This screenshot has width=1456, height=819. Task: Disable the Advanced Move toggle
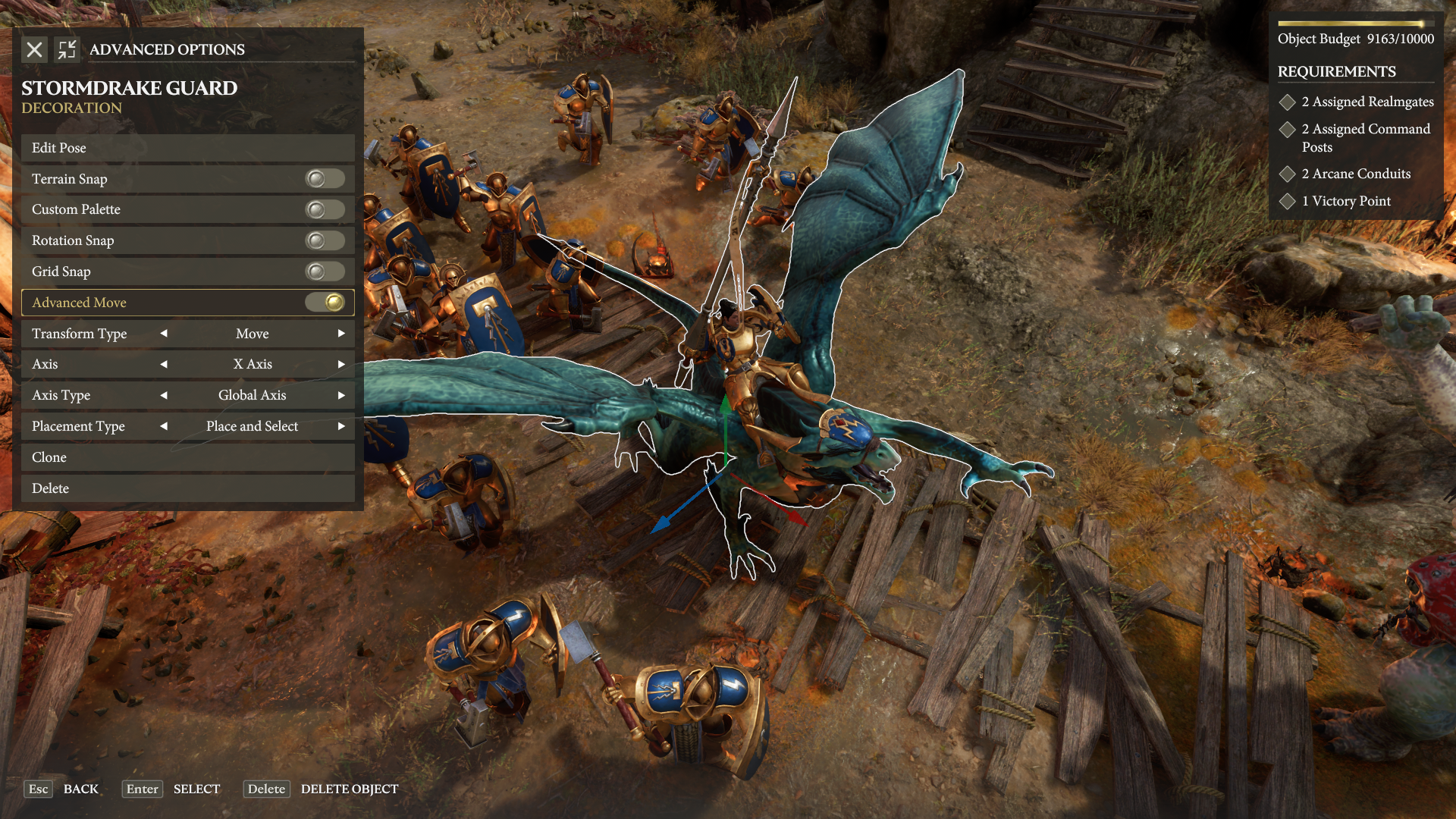tap(325, 303)
